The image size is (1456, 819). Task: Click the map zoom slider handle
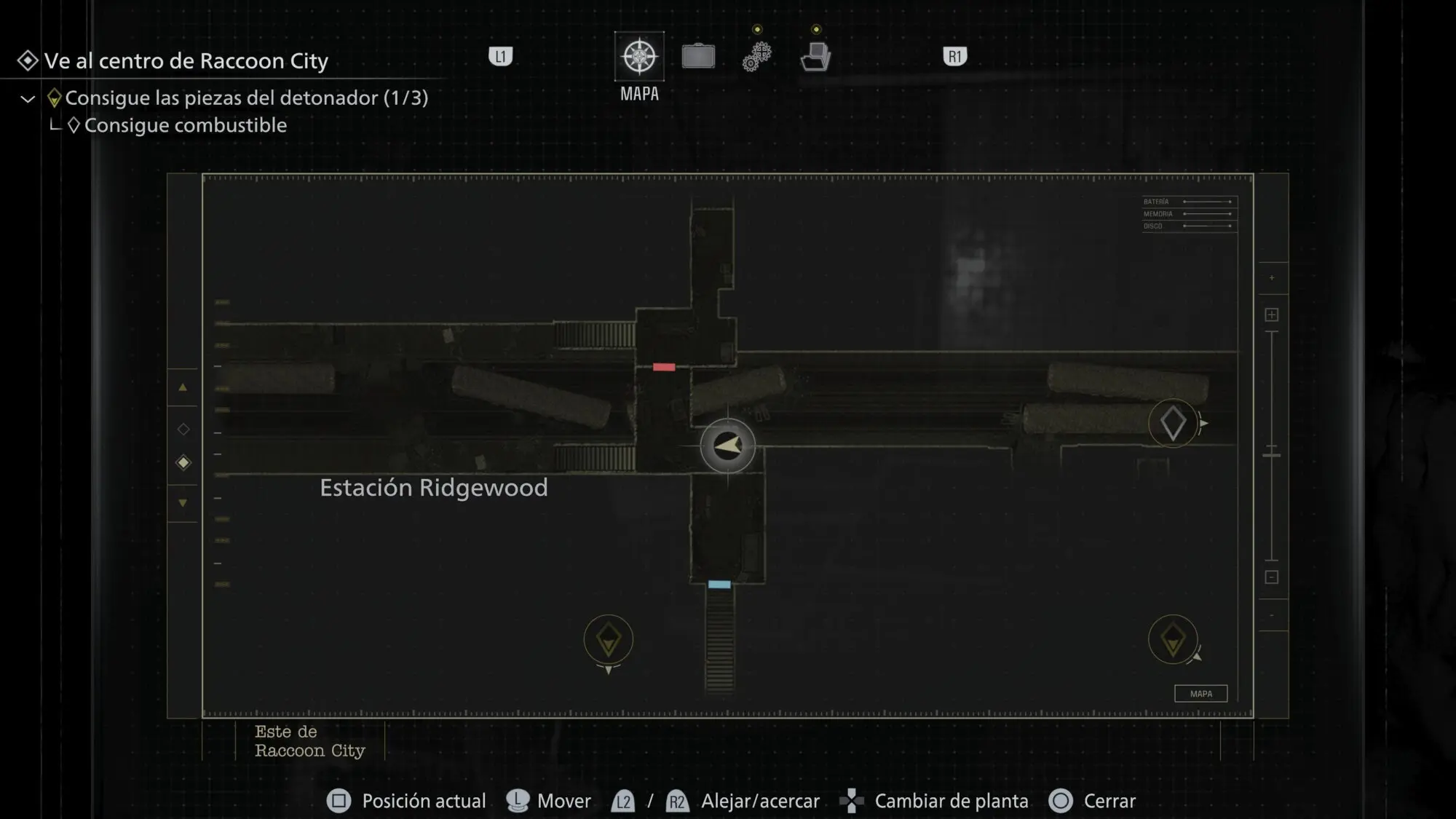pos(1272,455)
